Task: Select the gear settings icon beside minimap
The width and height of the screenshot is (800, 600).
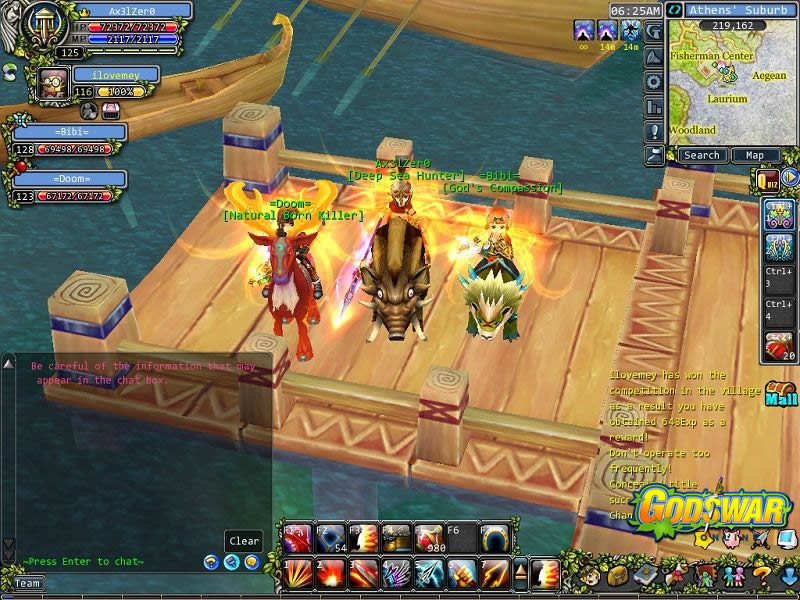Action: [654, 82]
